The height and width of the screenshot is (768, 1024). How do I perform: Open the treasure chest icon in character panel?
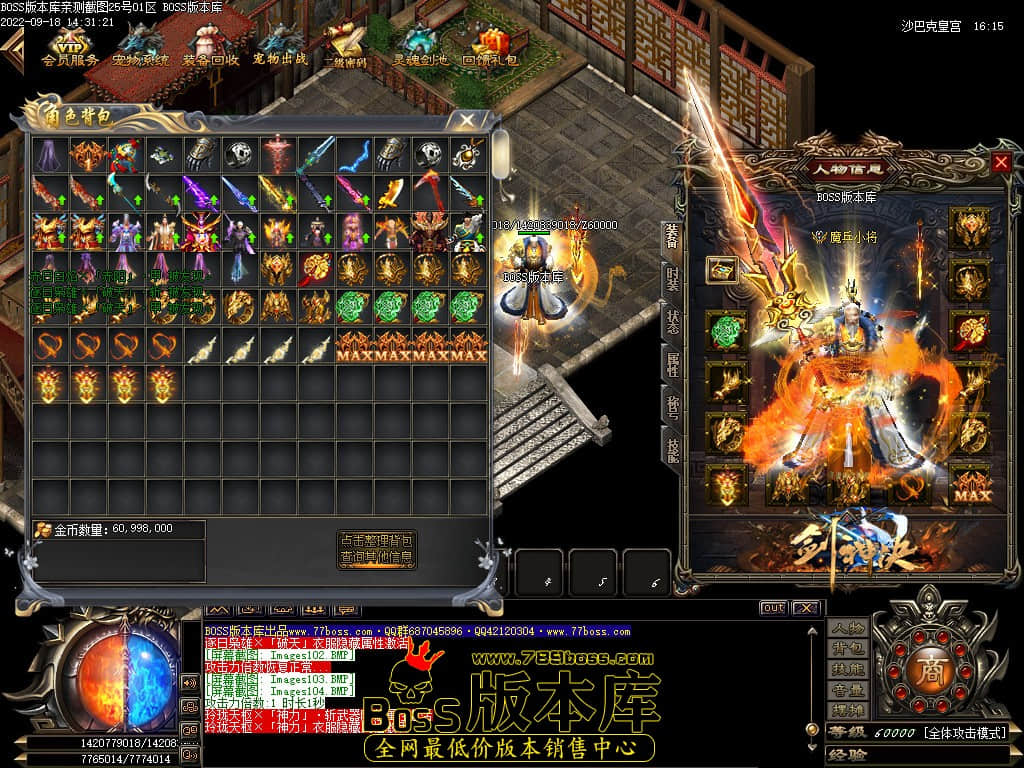click(x=722, y=270)
